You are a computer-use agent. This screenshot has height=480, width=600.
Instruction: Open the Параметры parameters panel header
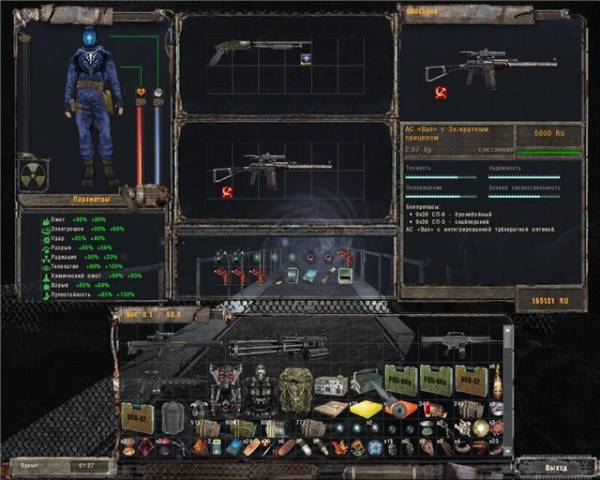76,199
